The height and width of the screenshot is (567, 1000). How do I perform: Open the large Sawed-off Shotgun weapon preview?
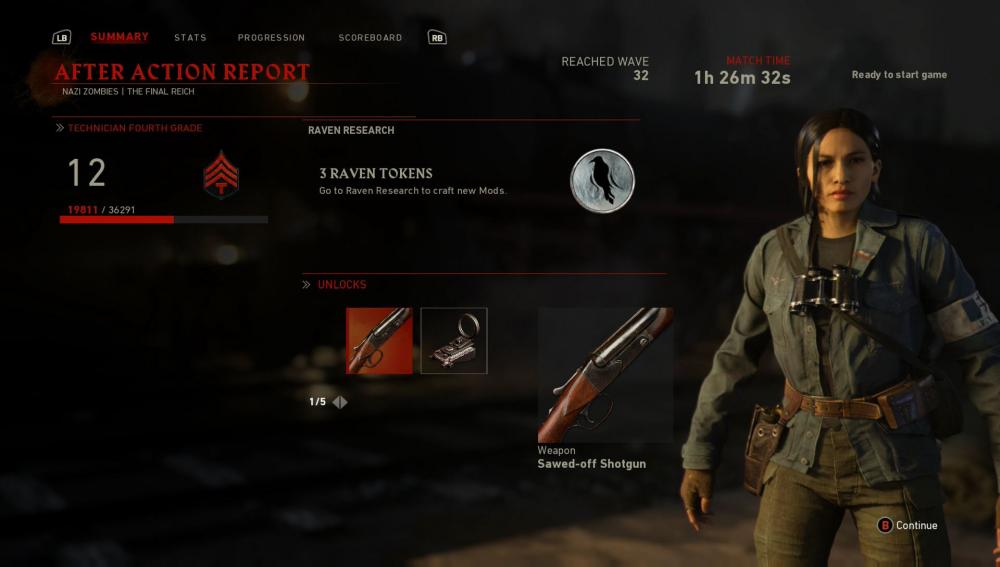coord(605,375)
